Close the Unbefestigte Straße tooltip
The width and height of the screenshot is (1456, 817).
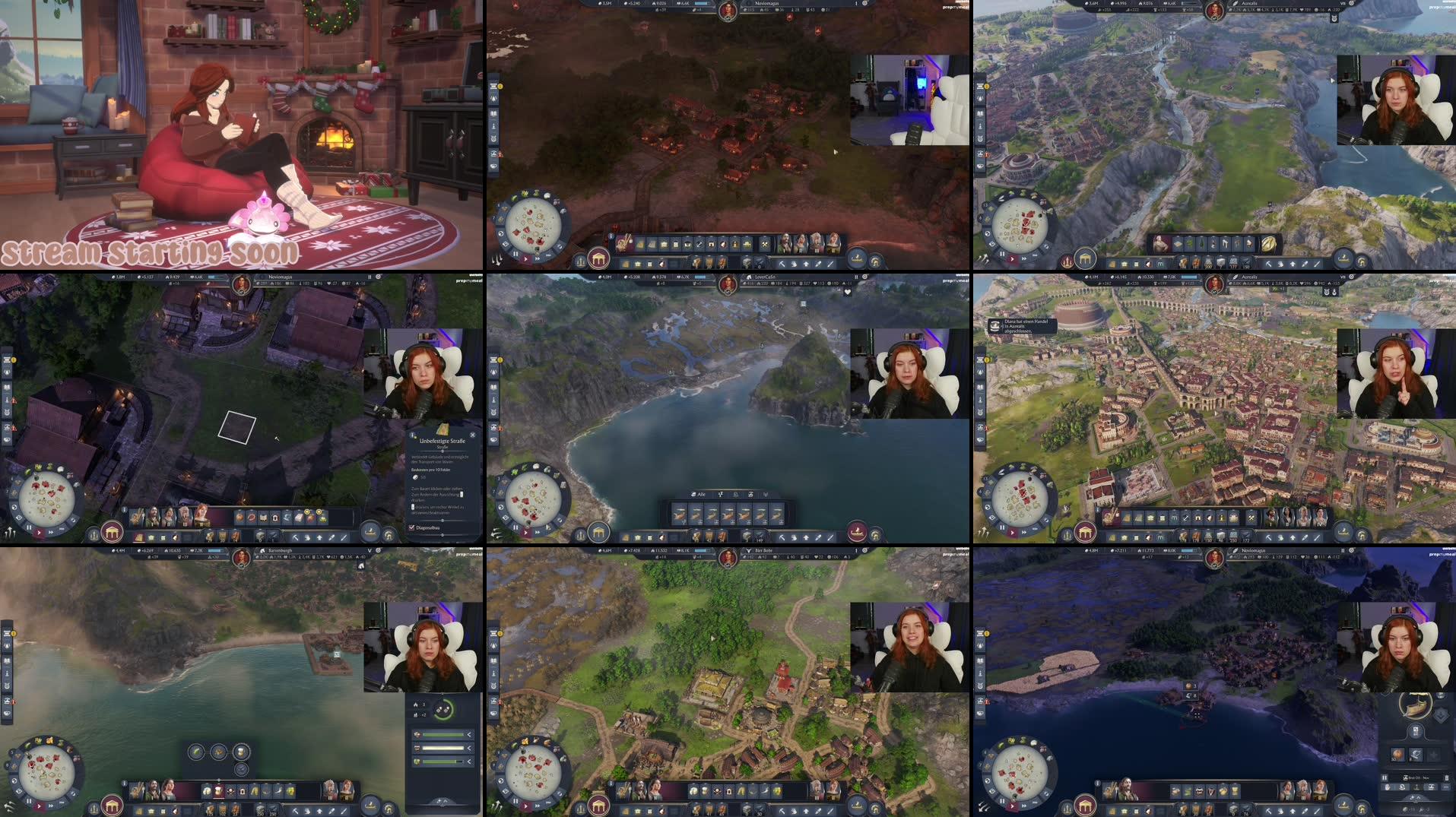pos(473,436)
